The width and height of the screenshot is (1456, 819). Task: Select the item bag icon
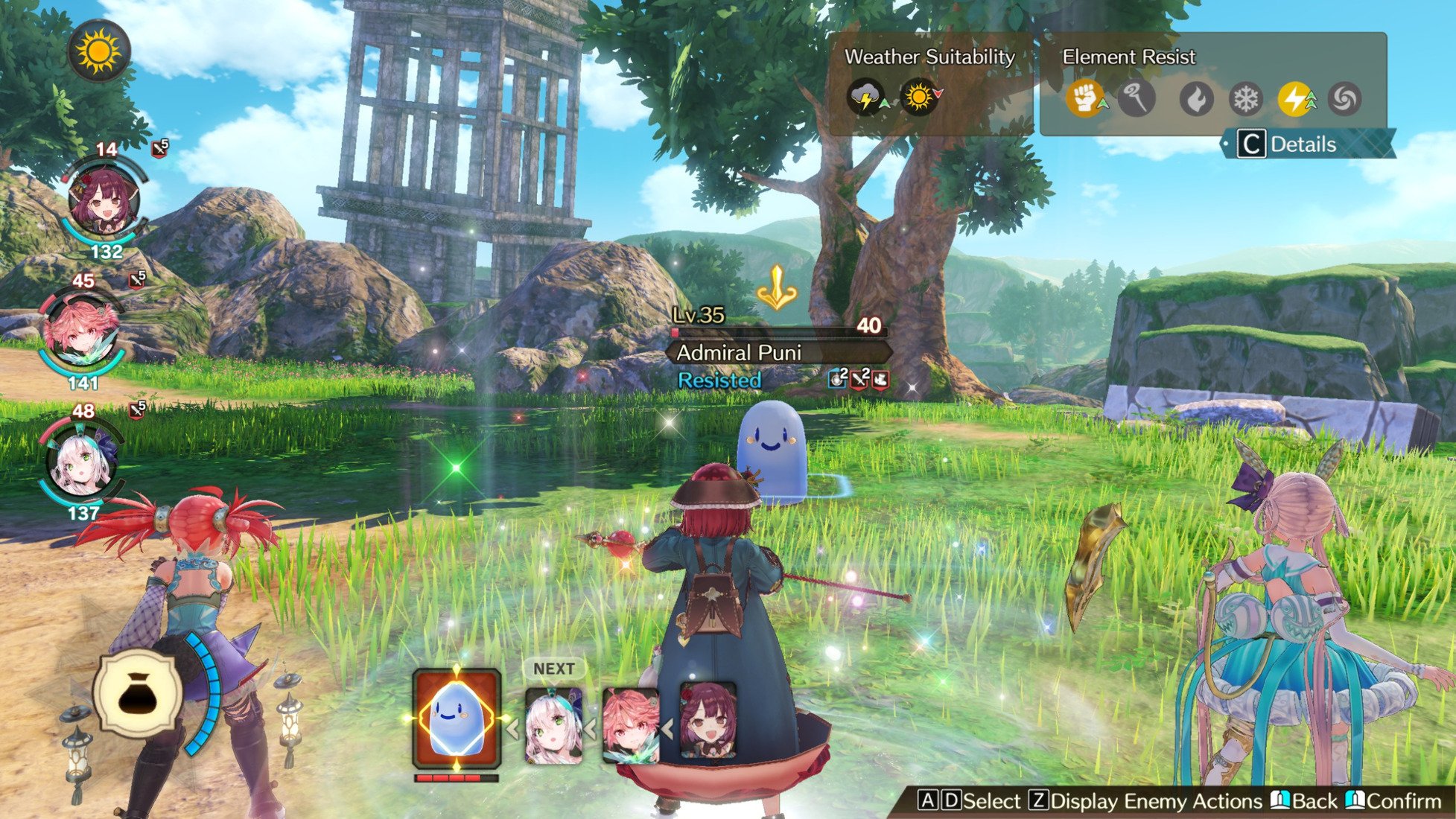[138, 694]
